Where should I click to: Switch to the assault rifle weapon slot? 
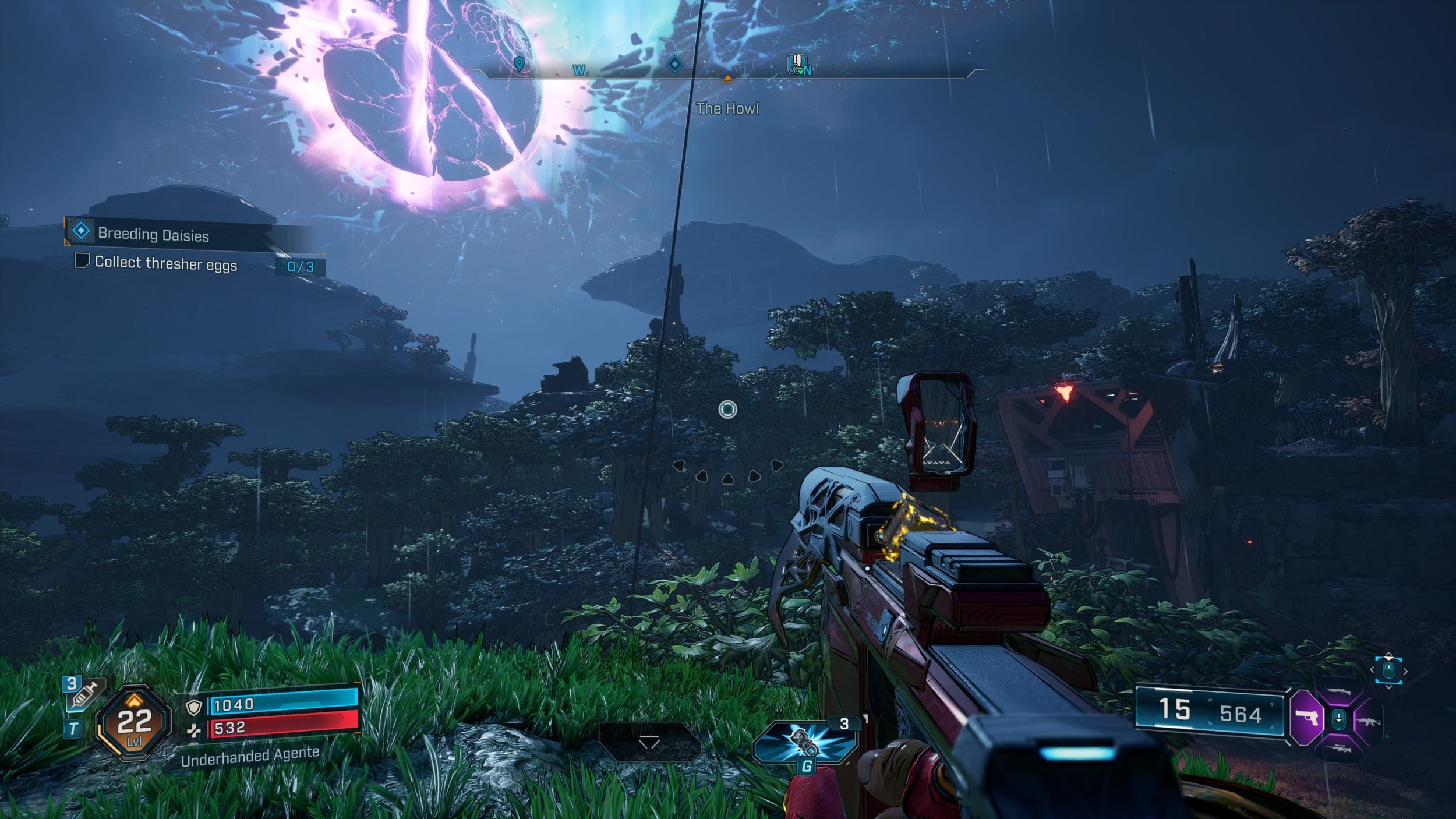pos(1367,721)
